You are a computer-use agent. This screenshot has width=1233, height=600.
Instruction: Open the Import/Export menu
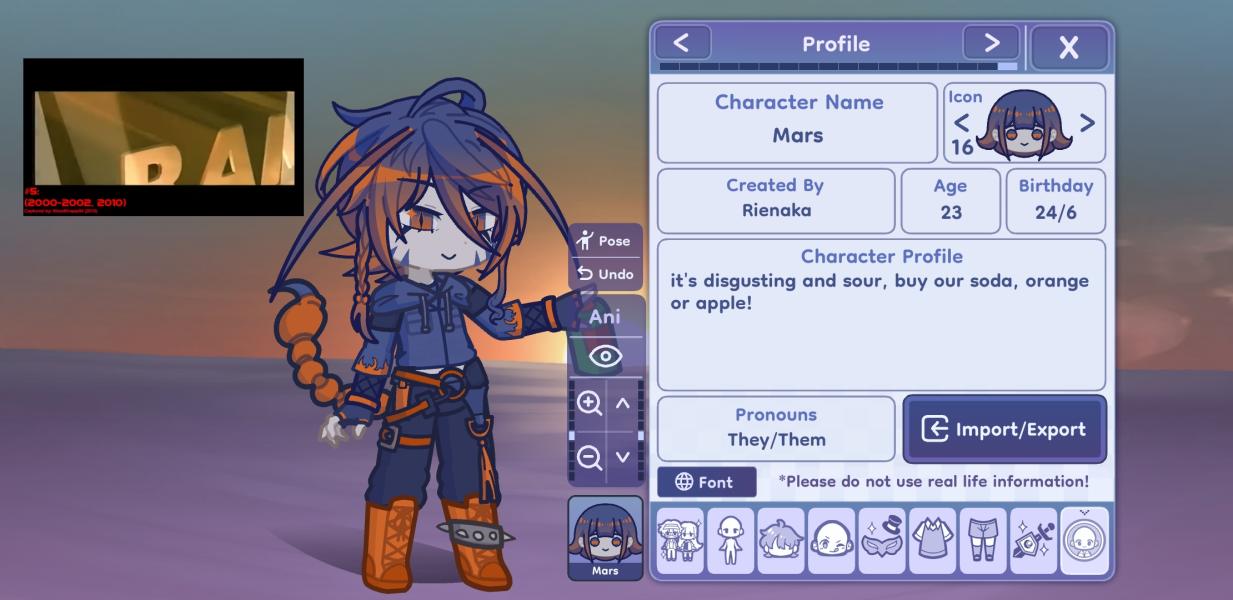pos(1005,429)
